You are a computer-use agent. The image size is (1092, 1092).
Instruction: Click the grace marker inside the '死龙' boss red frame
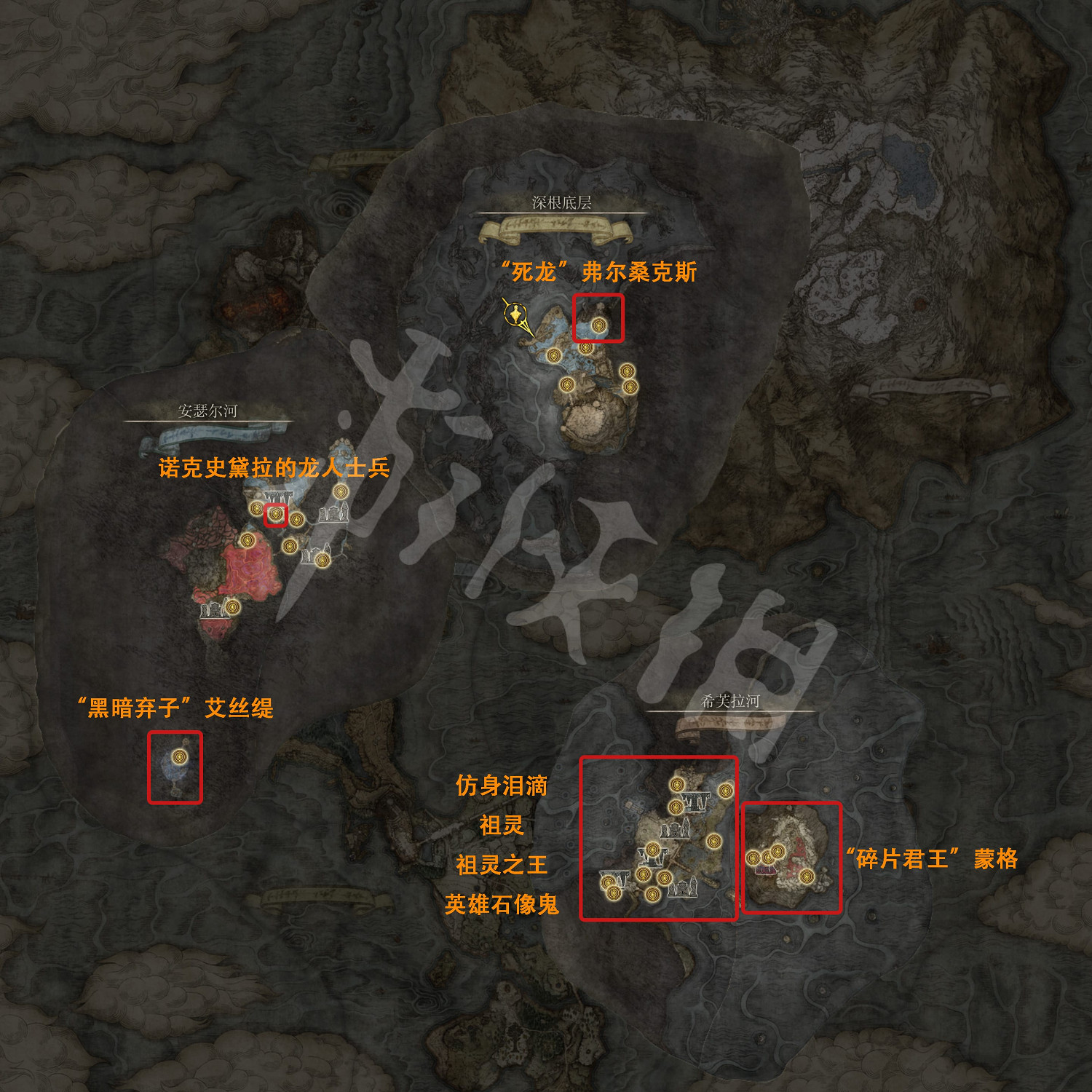[x=598, y=325]
